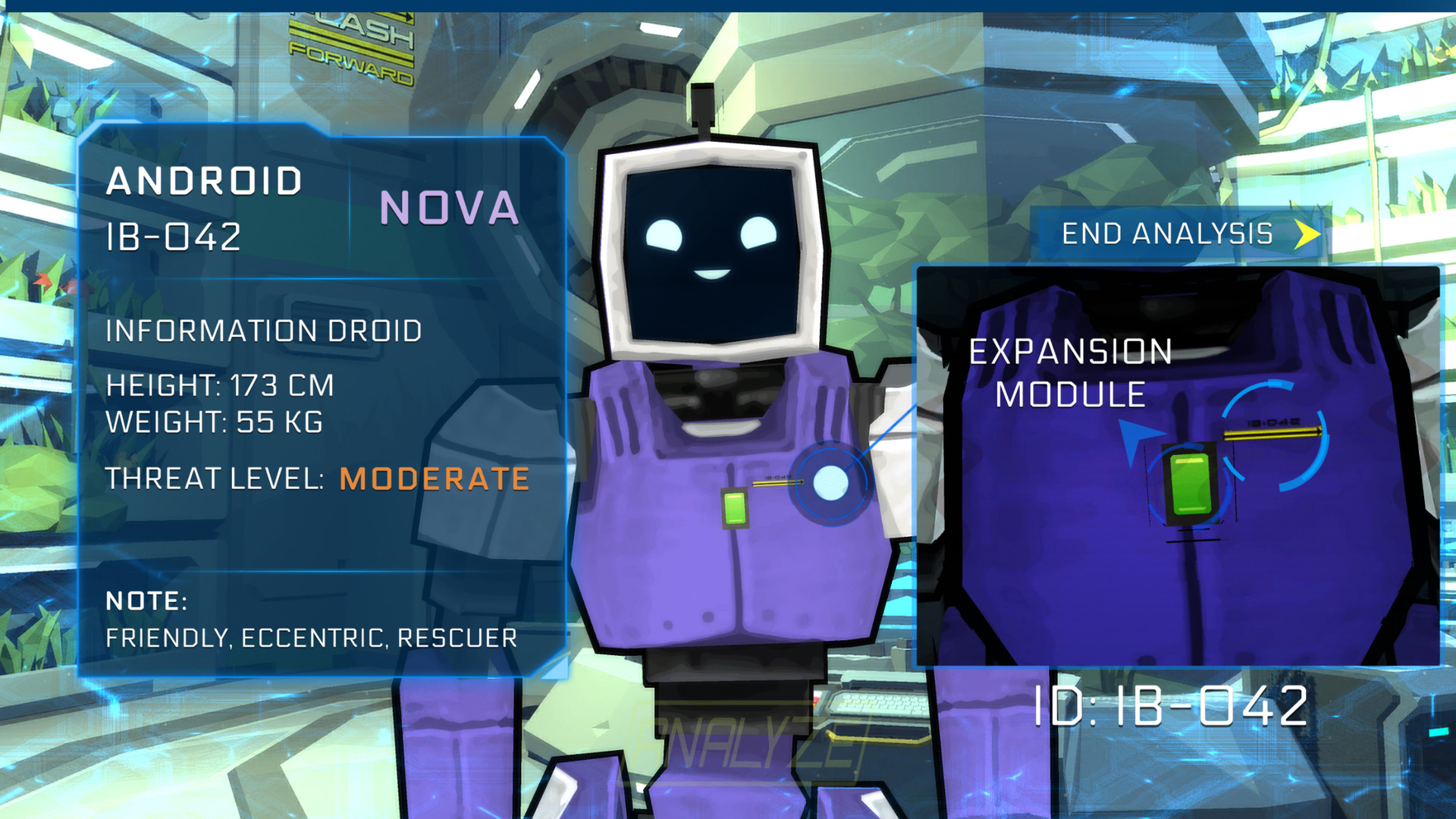Click the green expansion module chip

click(x=735, y=506)
